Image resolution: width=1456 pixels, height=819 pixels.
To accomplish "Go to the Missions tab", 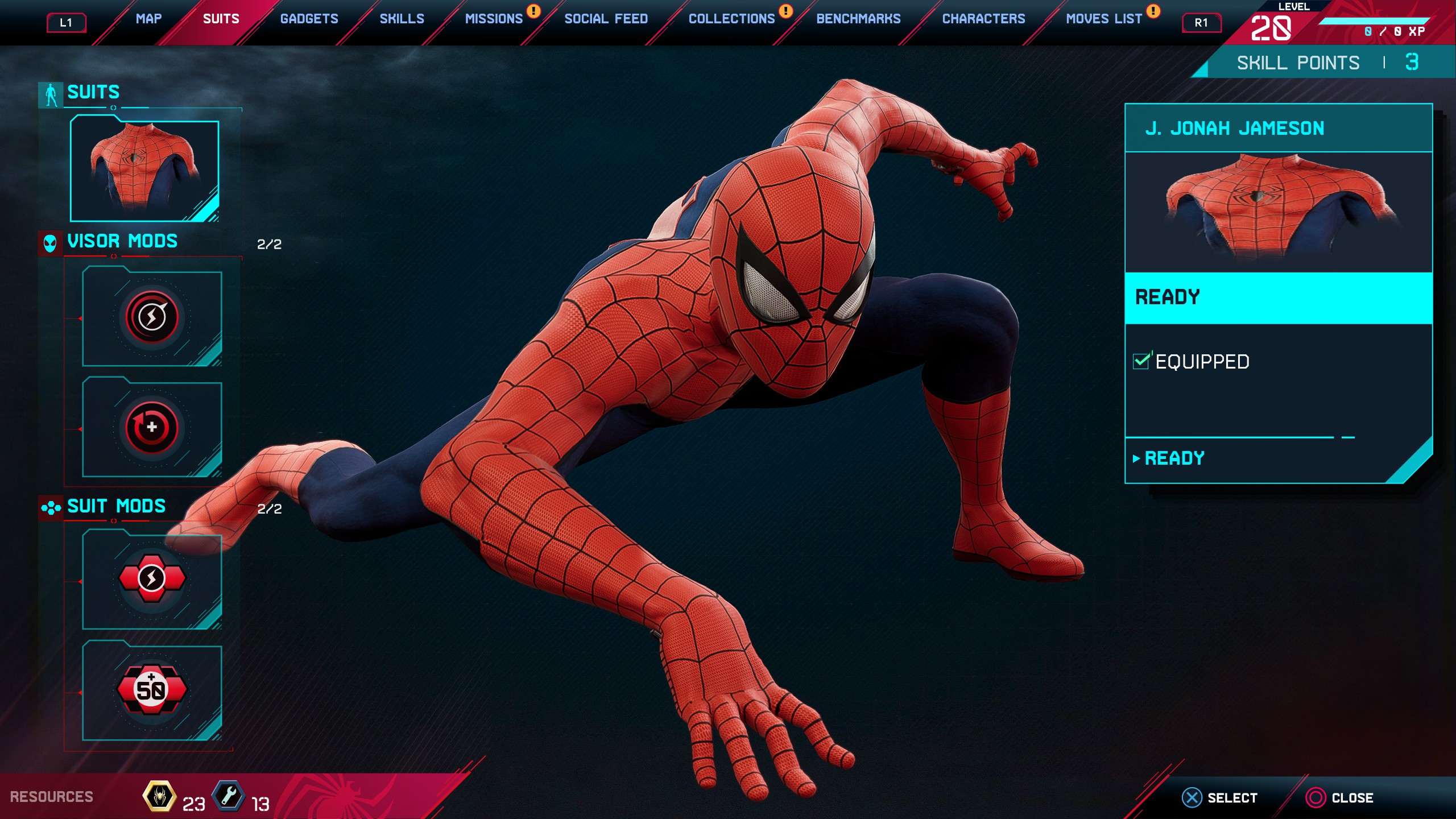I will tap(494, 19).
